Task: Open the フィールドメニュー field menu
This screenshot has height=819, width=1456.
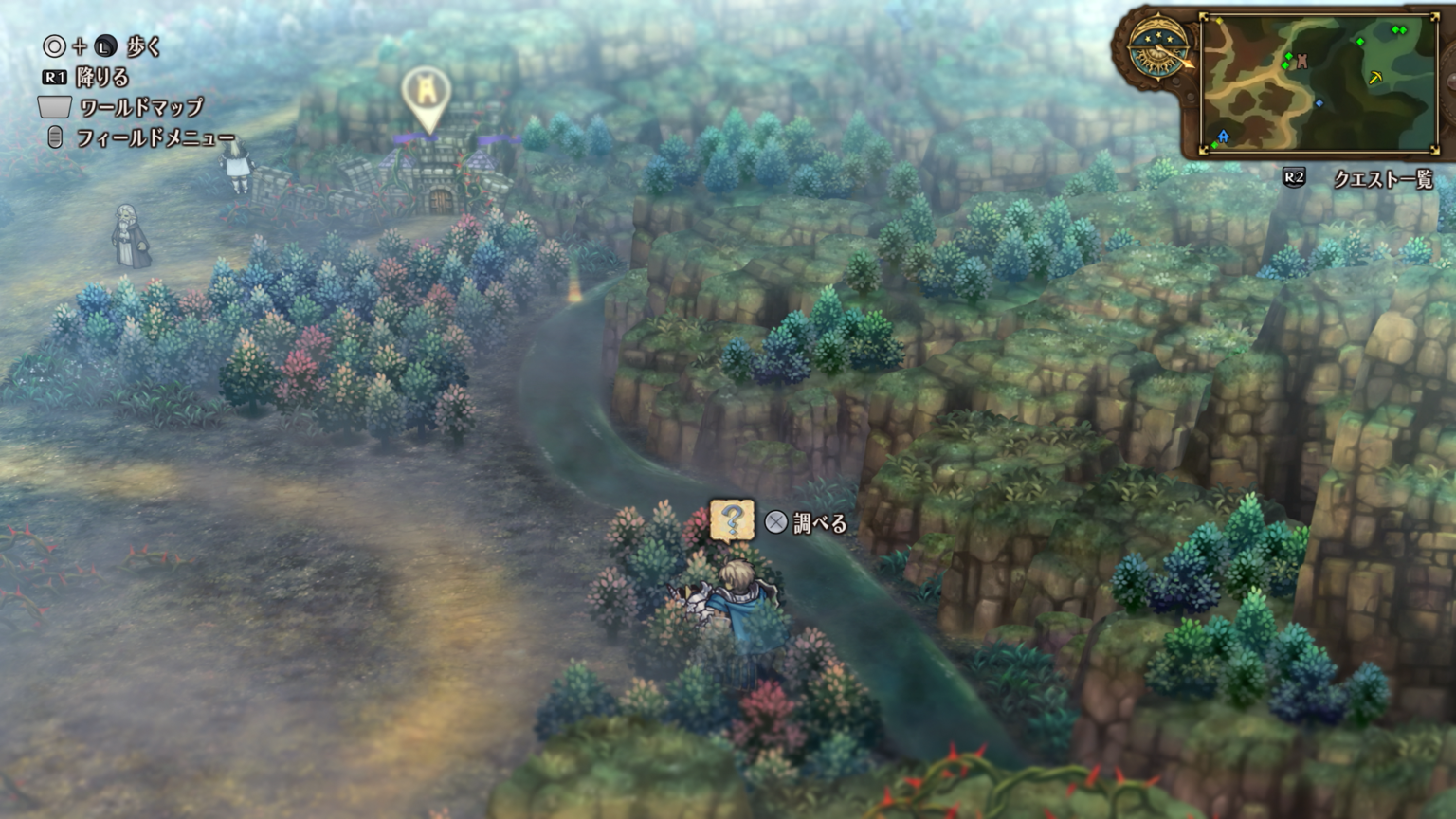Action: tap(155, 138)
